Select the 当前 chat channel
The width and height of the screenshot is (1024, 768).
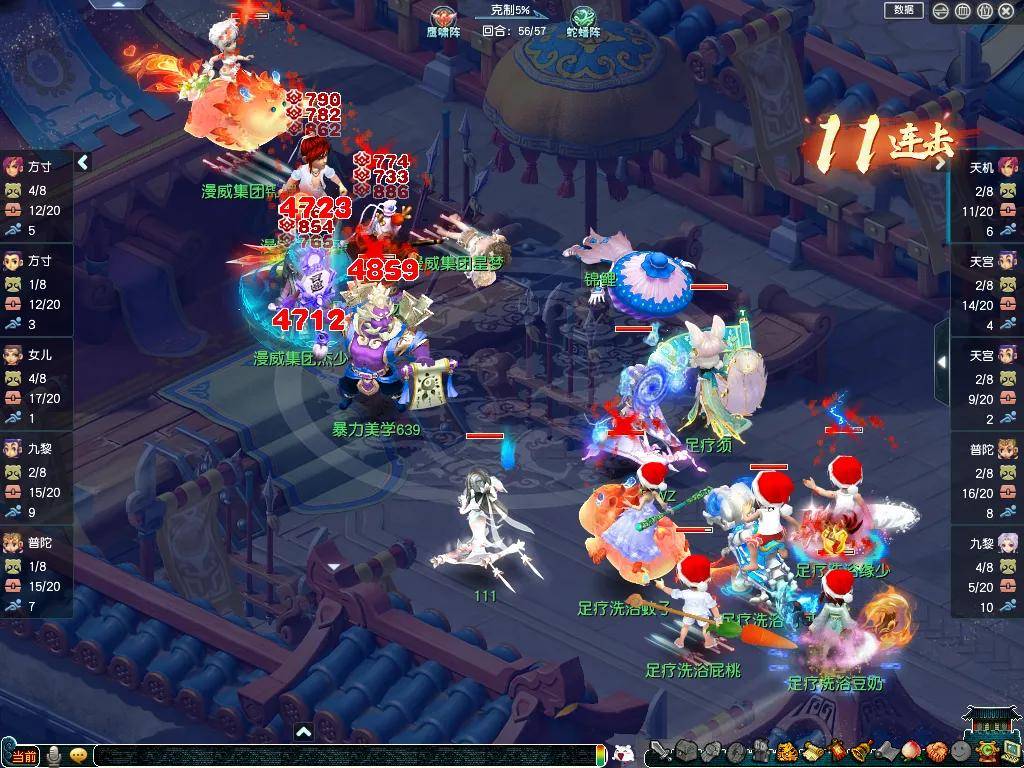pos(23,756)
